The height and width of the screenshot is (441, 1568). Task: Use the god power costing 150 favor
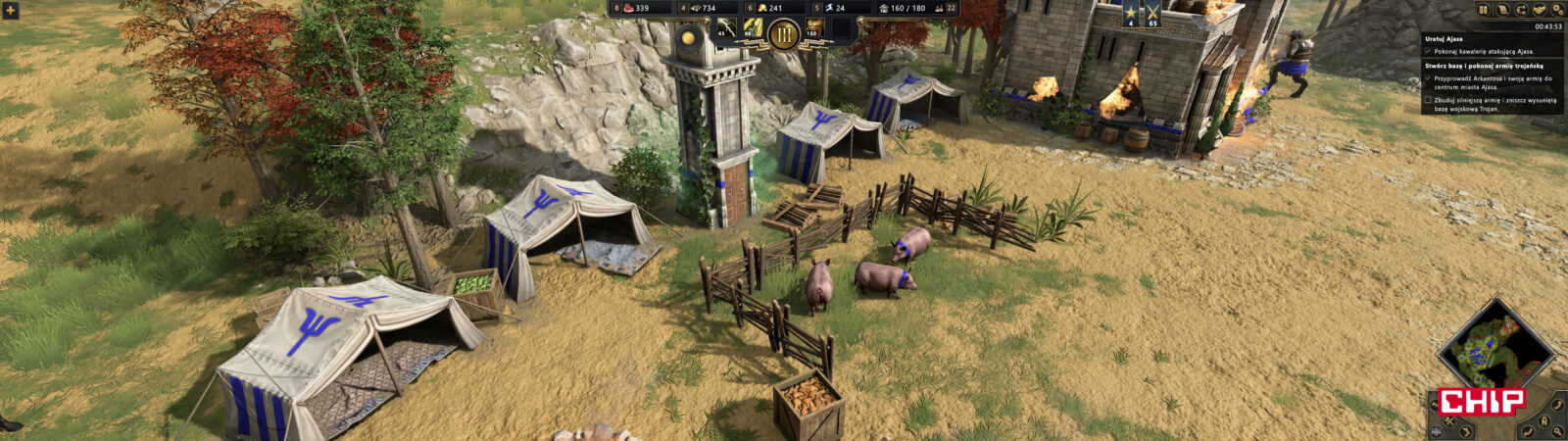[x=815, y=28]
